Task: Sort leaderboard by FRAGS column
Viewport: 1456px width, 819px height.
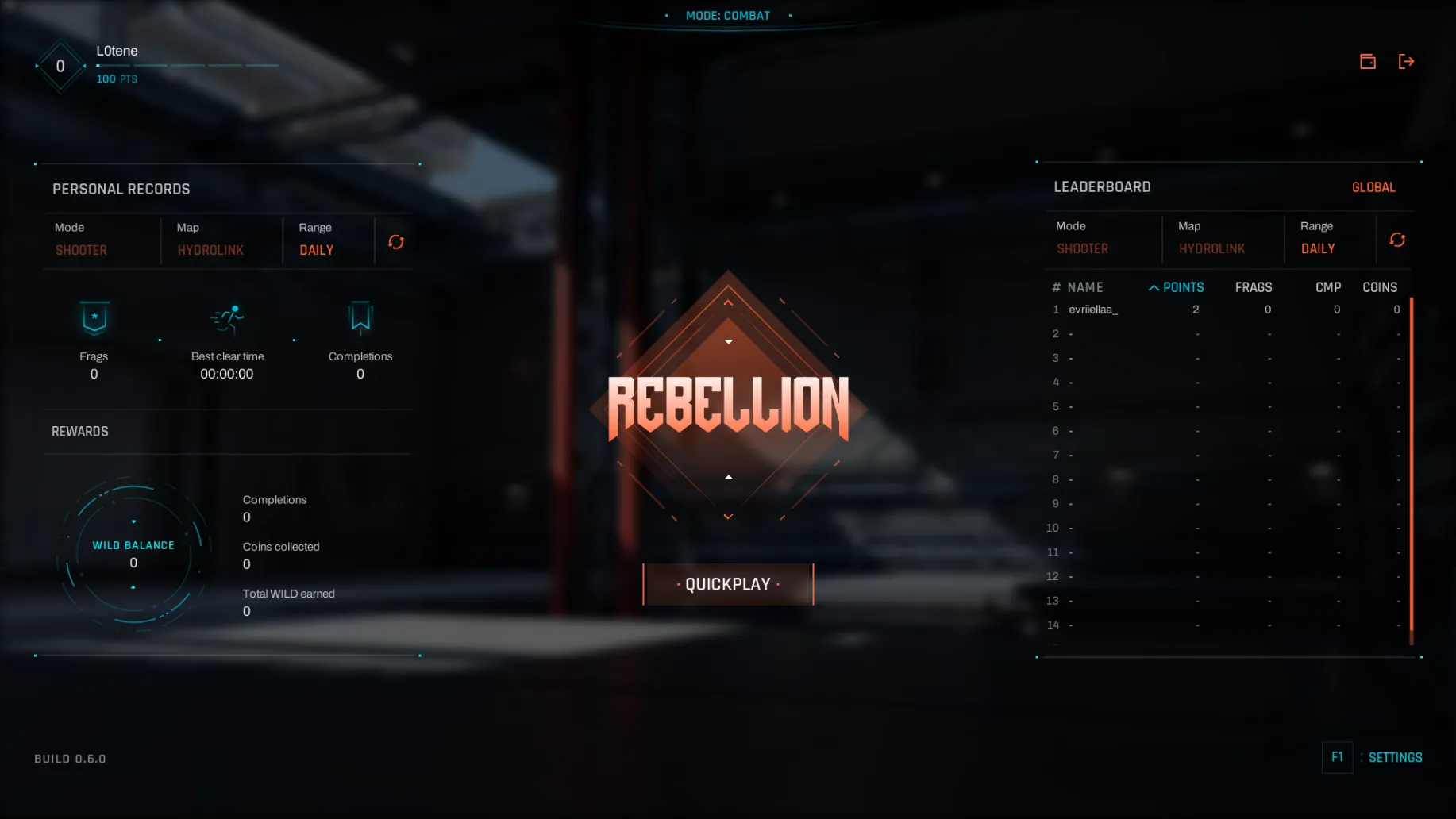Action: 1253,287
